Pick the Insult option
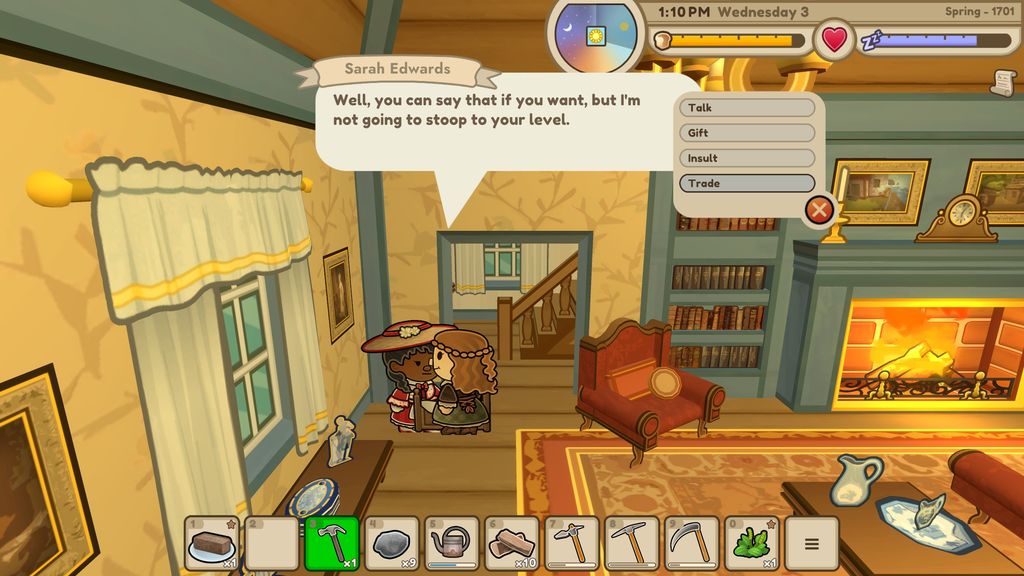 [747, 158]
